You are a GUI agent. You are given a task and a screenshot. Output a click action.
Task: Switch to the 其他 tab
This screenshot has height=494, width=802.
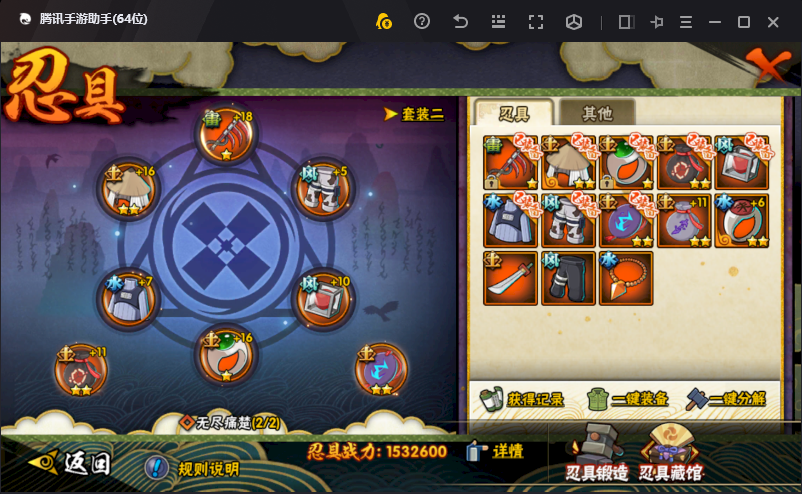pos(596,113)
